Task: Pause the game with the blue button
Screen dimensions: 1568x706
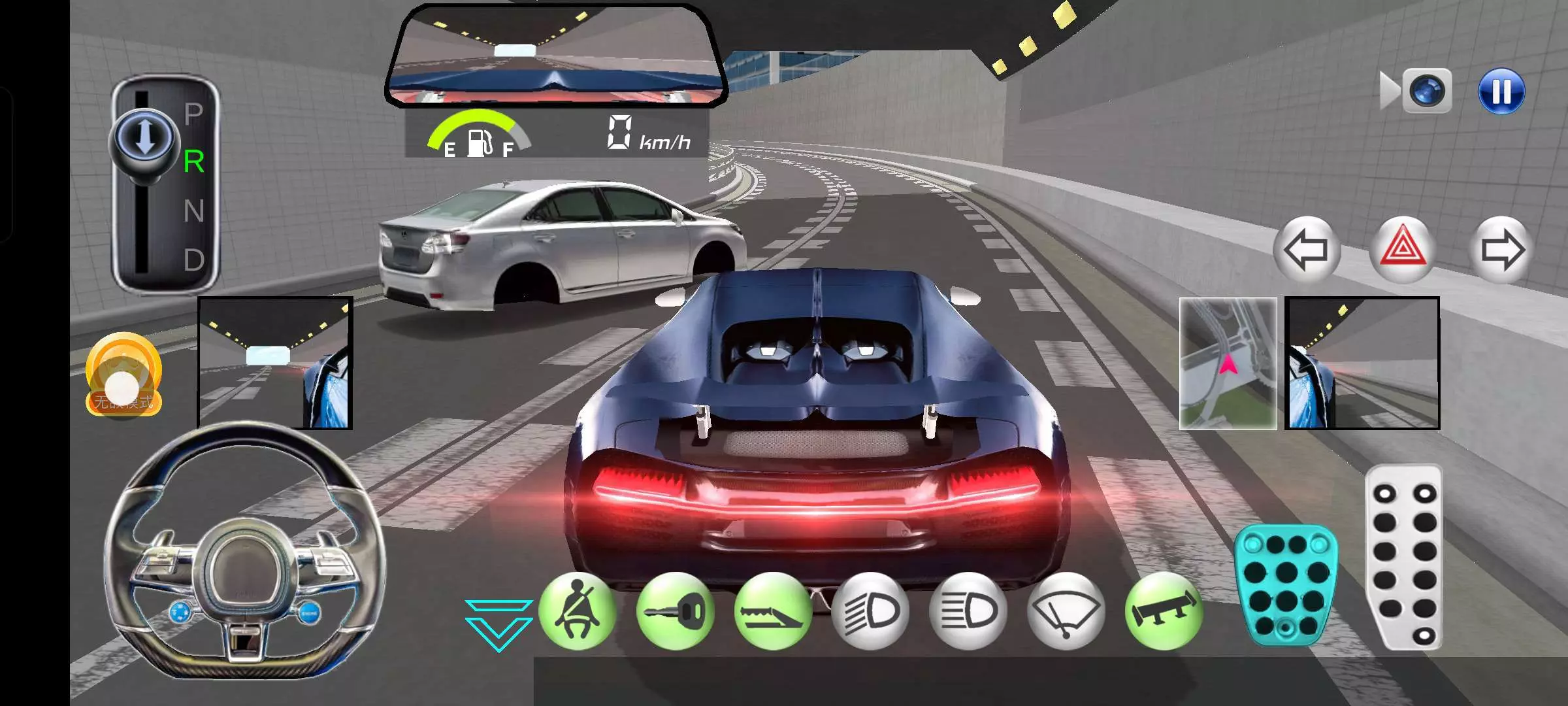Action: pyautogui.click(x=1501, y=91)
